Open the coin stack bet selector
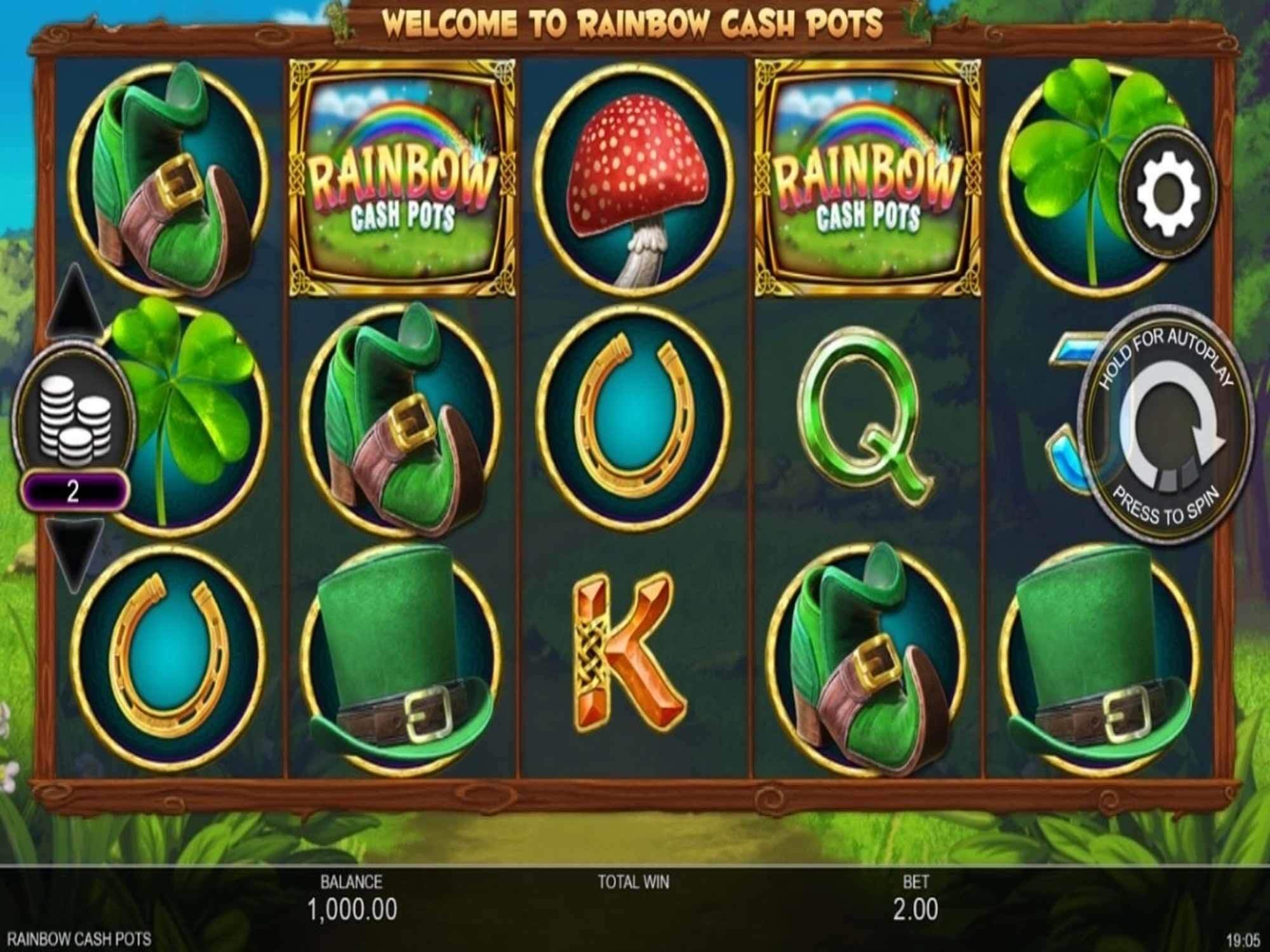The height and width of the screenshot is (952, 1270). click(74, 420)
